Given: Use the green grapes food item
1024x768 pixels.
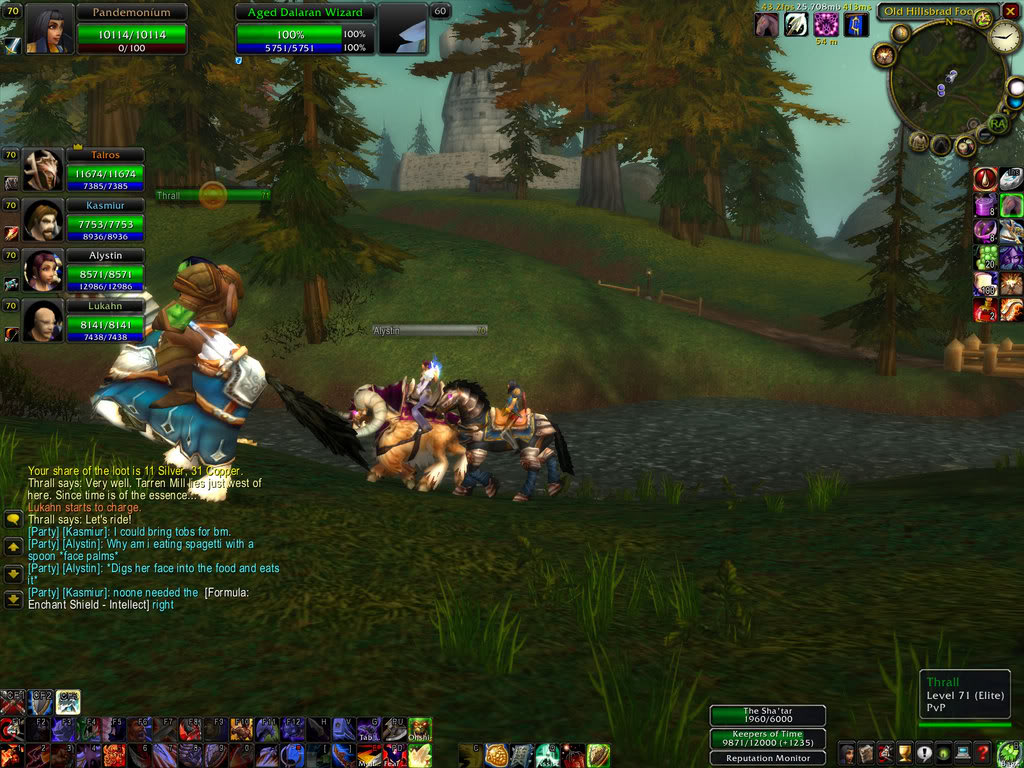Looking at the screenshot, I should pyautogui.click(x=984, y=257).
